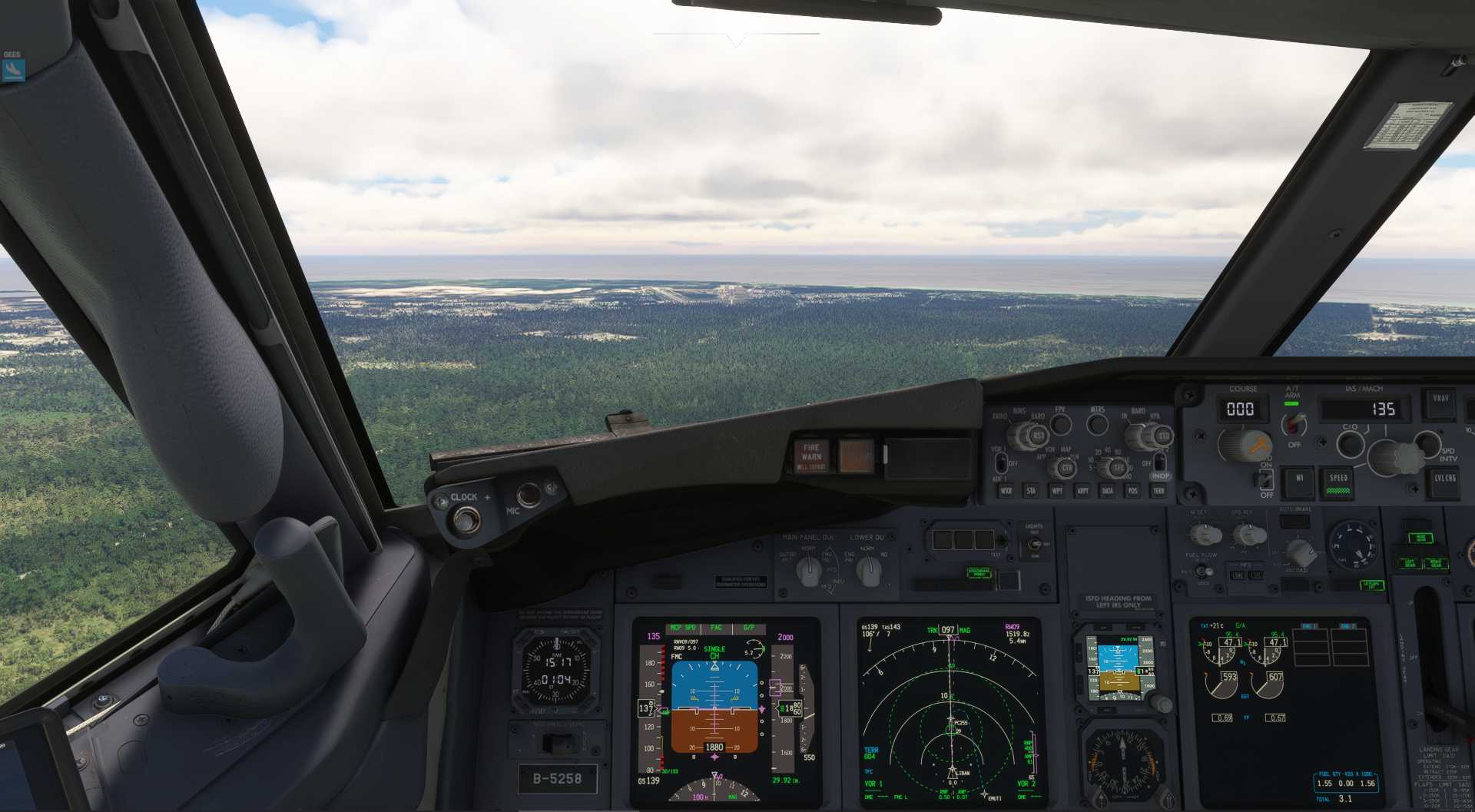Enable the TERR terrain display button
Image resolution: width=1475 pixels, height=812 pixels.
pyautogui.click(x=1158, y=491)
